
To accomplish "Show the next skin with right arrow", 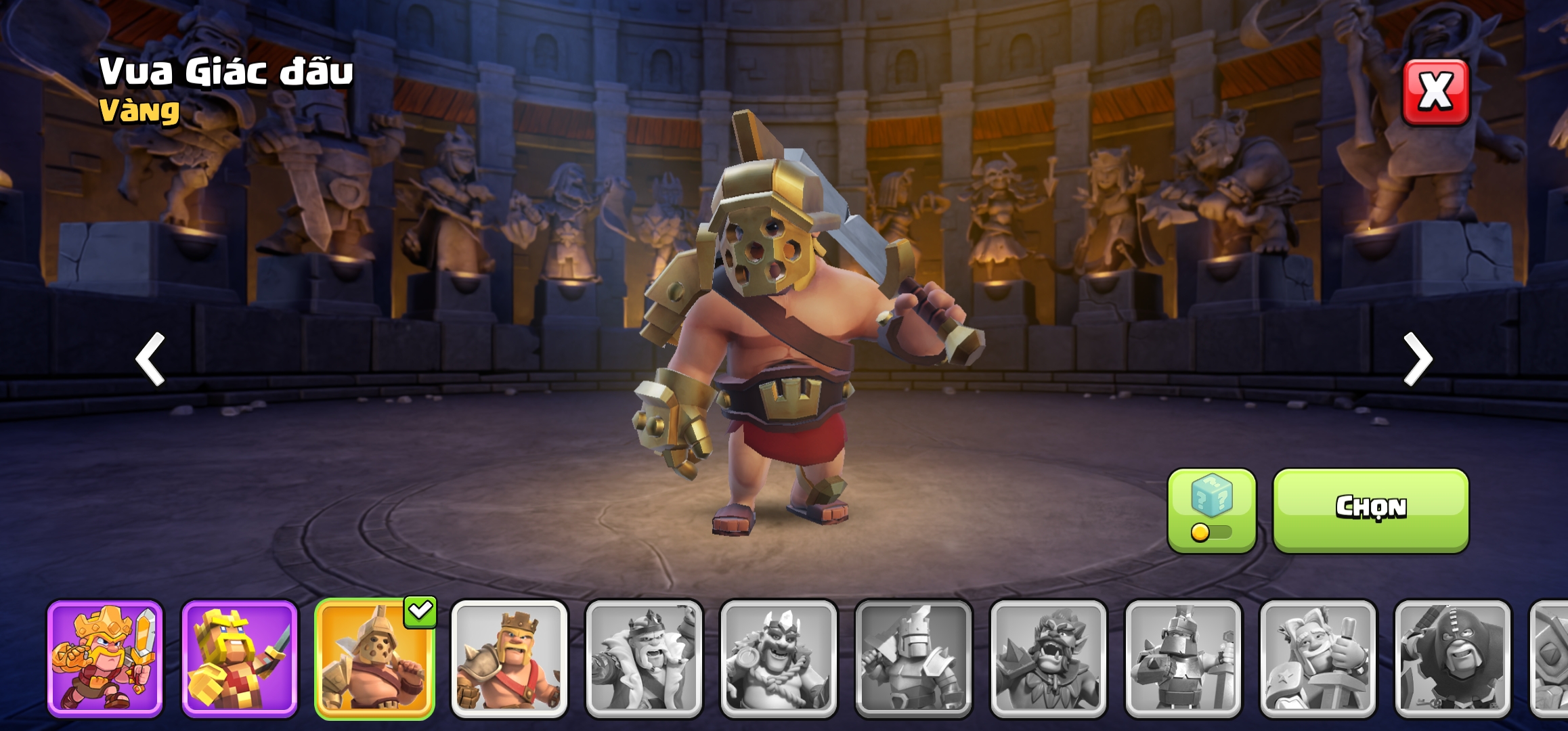I will pos(1418,359).
